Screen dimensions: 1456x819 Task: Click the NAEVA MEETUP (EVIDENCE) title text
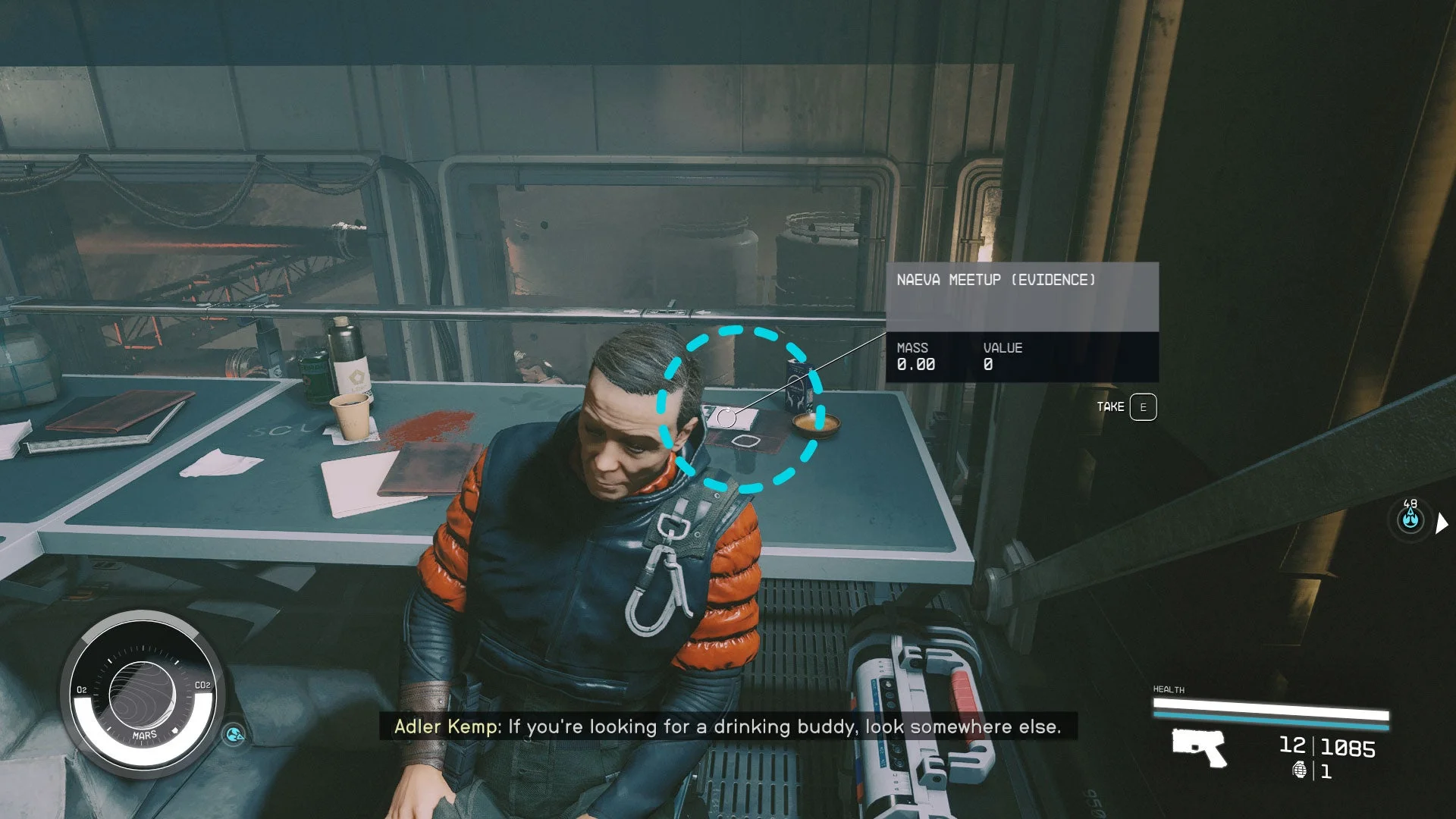pyautogui.click(x=996, y=280)
